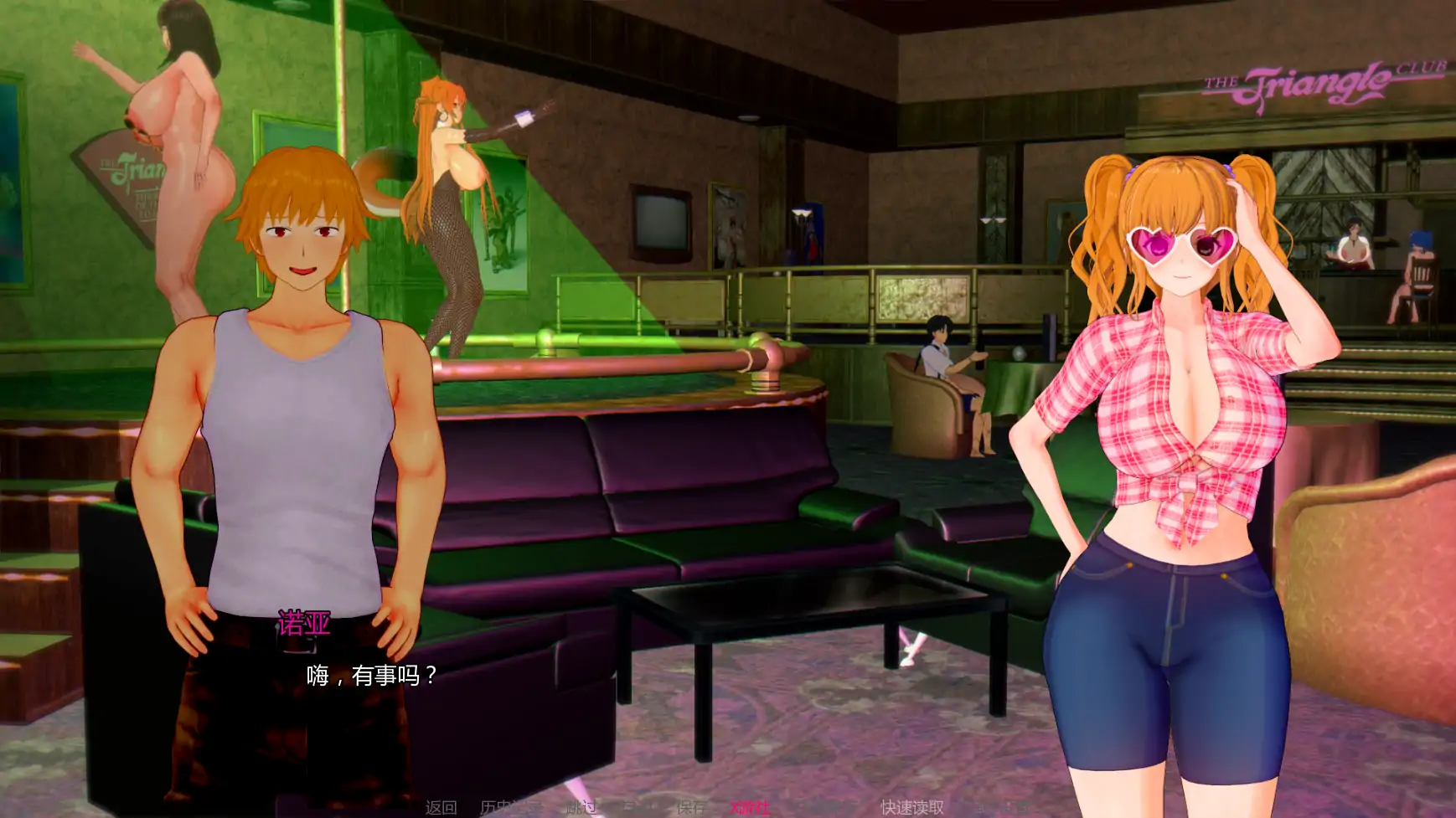Open the 历史记录 dialogue history
Screen dimensions: 1456x818
click(x=509, y=807)
